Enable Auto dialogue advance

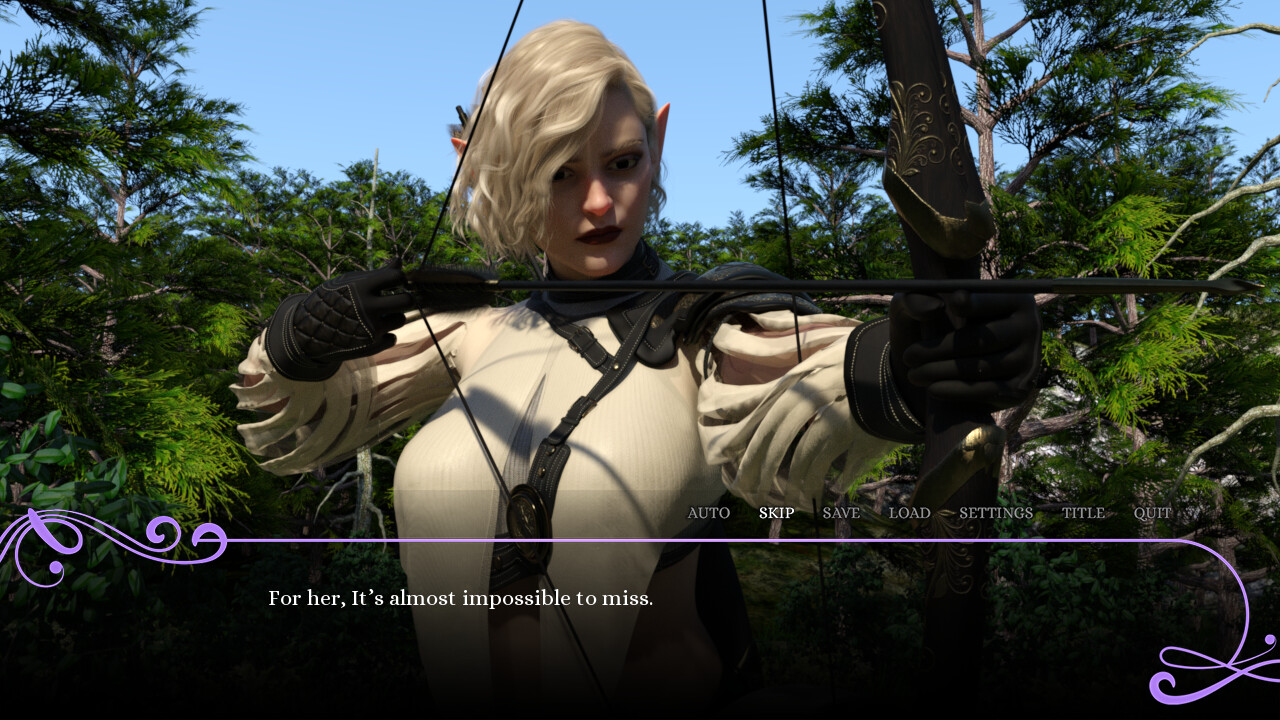click(x=708, y=513)
